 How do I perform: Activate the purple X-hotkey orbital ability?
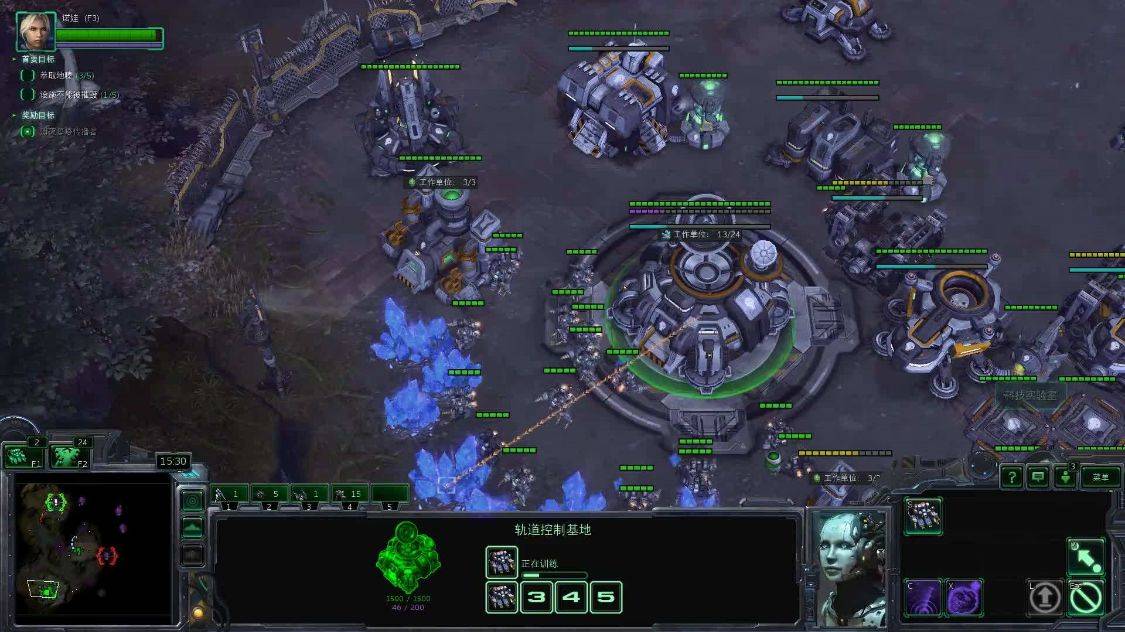coord(964,597)
